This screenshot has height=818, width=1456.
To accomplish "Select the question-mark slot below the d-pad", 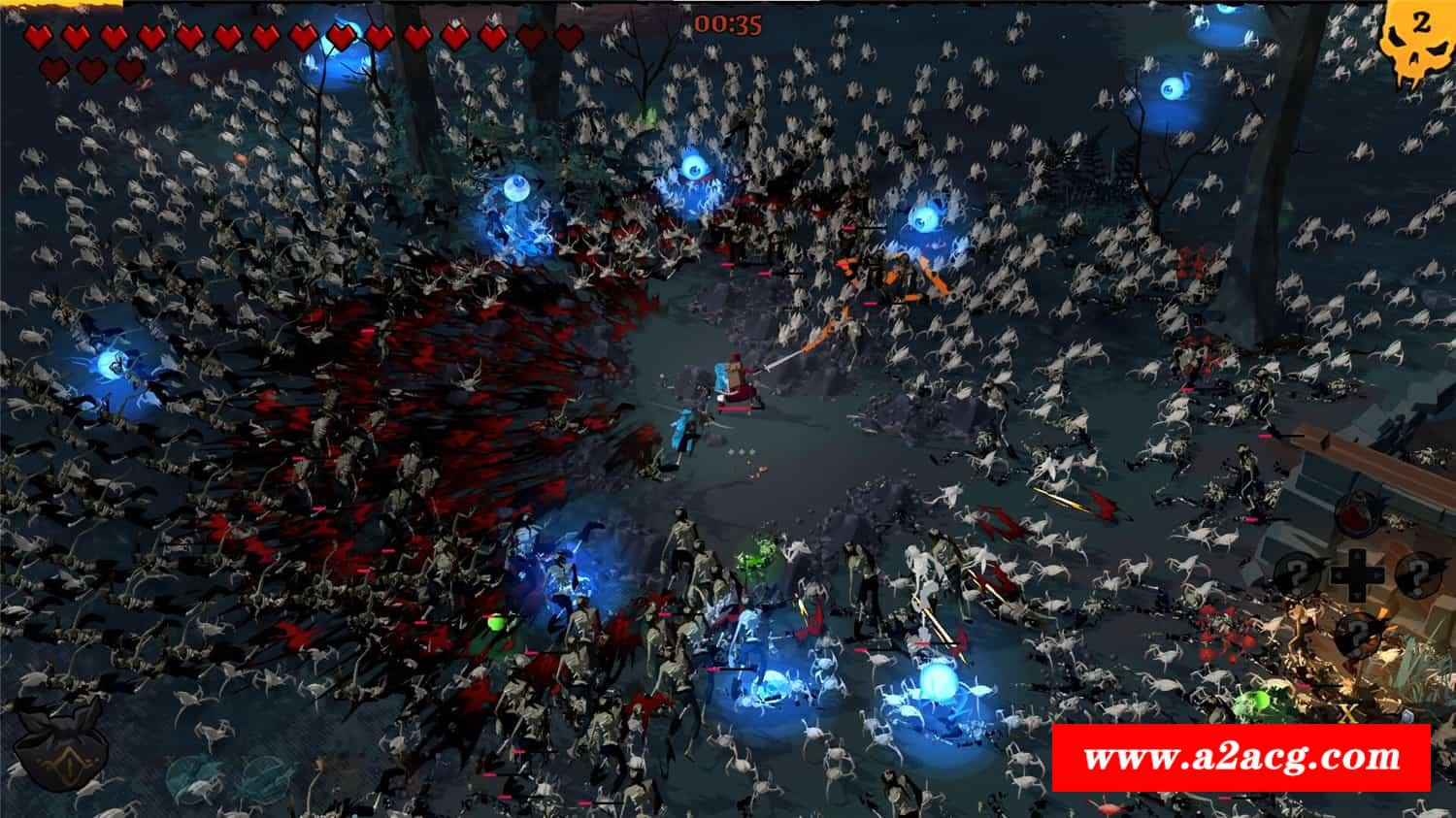I will [x=1356, y=634].
